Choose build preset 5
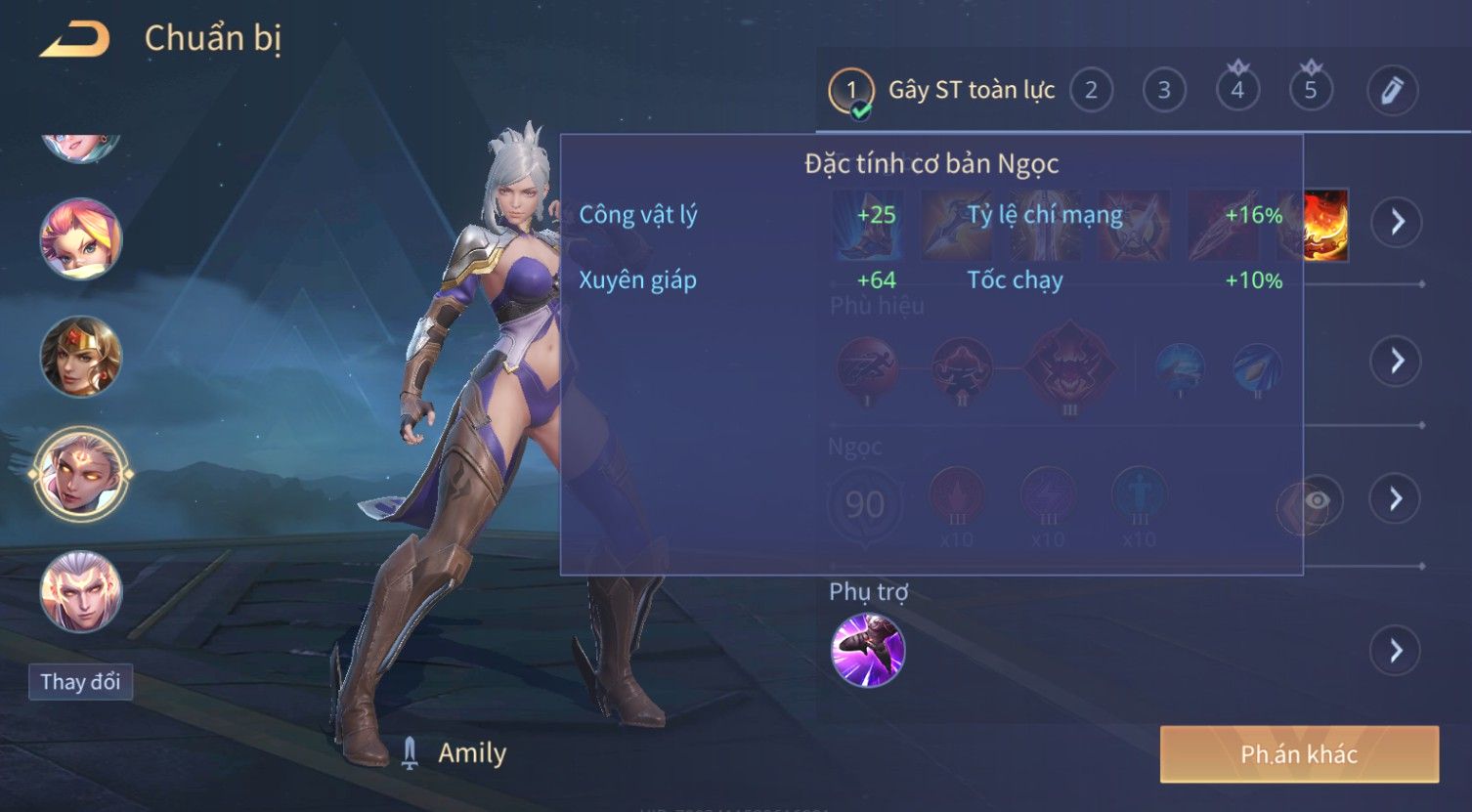The image size is (1472, 812). click(x=1311, y=91)
